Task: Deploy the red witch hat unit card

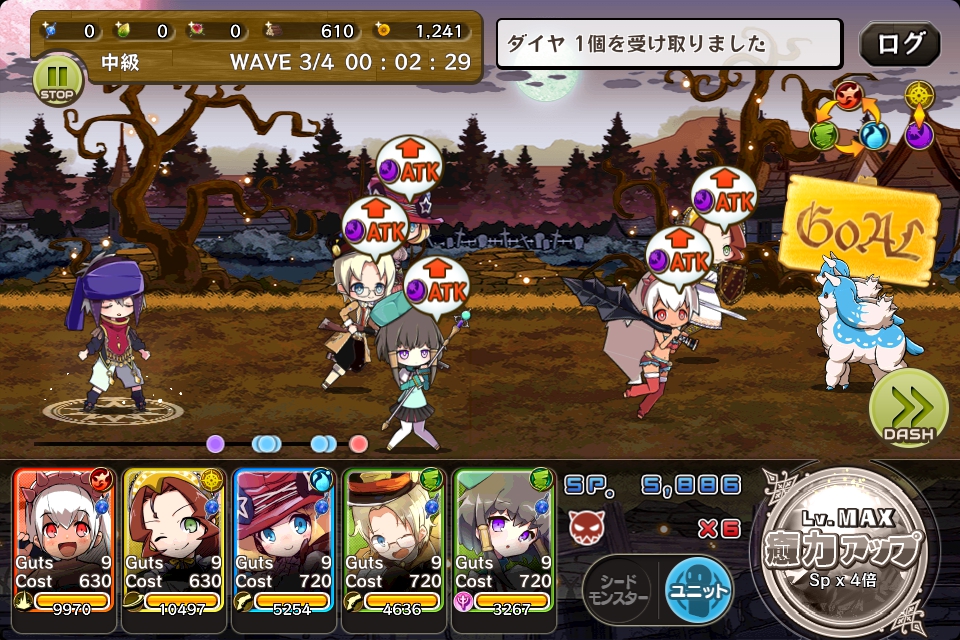Action: coord(284,540)
